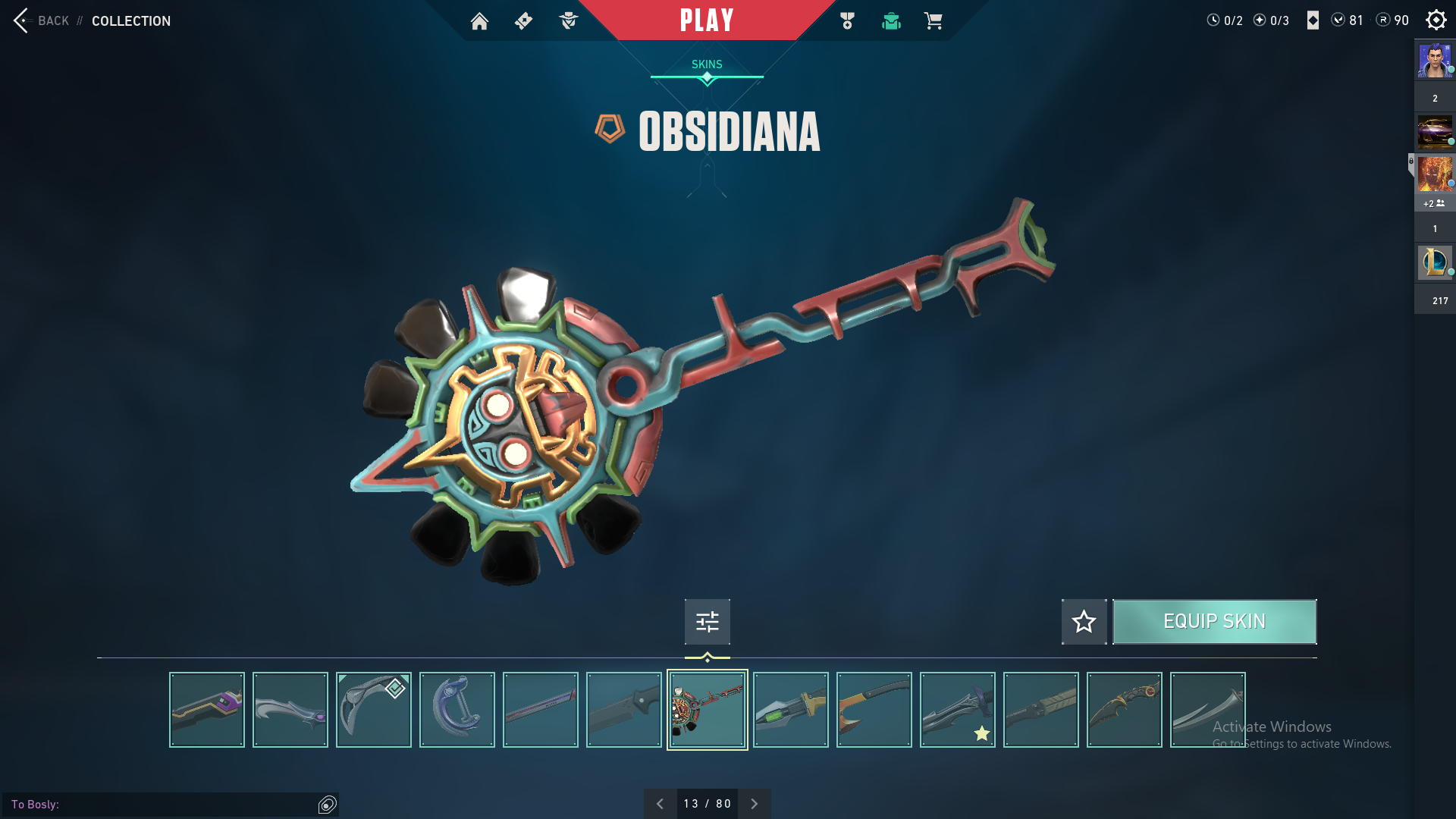Screen dimensions: 1456x819
Task: Select the purple and gold knife thumbnail
Action: (x=207, y=710)
